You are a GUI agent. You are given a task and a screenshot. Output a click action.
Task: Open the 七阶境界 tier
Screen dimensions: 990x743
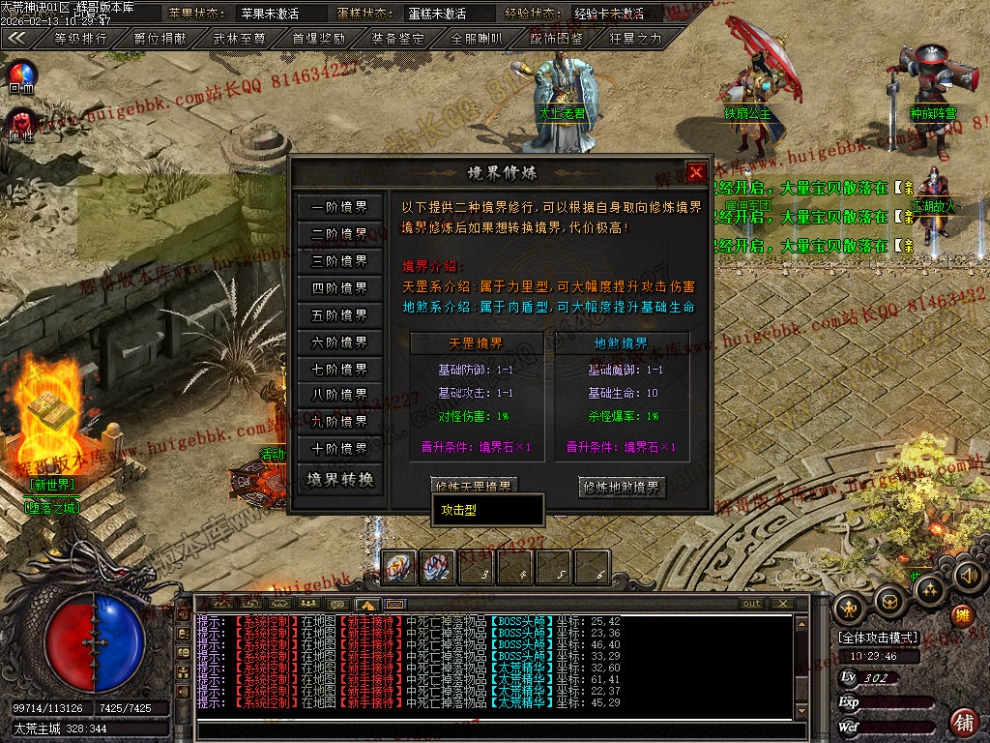[x=340, y=369]
